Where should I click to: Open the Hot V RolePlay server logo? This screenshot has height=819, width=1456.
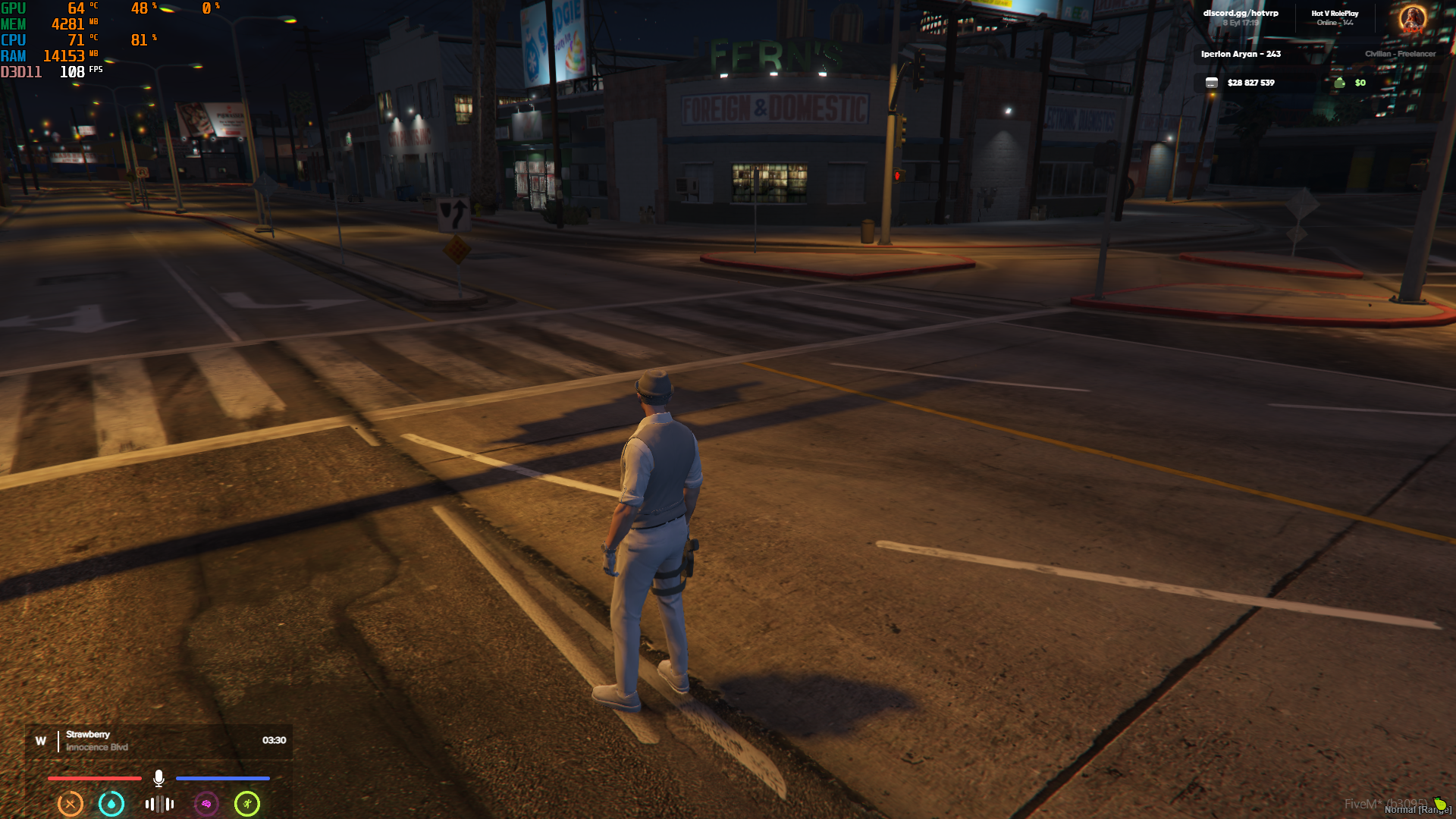tap(1412, 18)
